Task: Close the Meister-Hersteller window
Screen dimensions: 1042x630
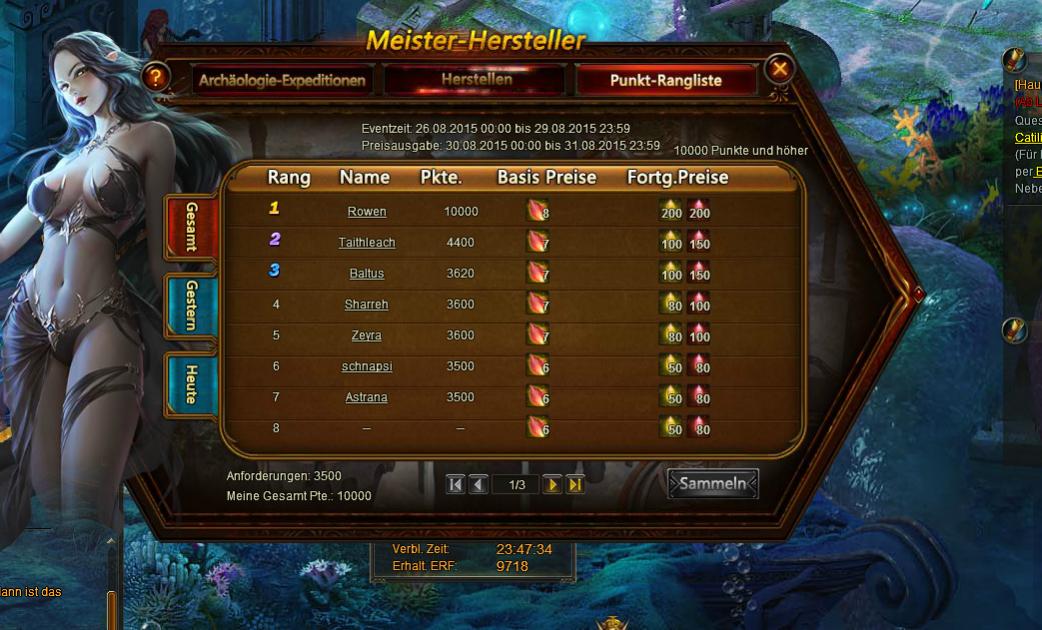Action: pos(780,69)
